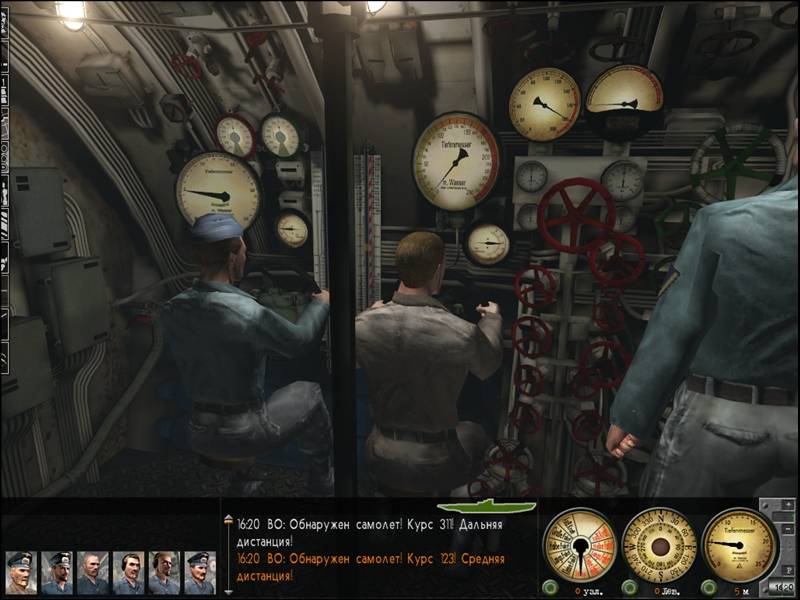Set depth on the Tiefenmesser gauge

pyautogui.click(x=740, y=545)
